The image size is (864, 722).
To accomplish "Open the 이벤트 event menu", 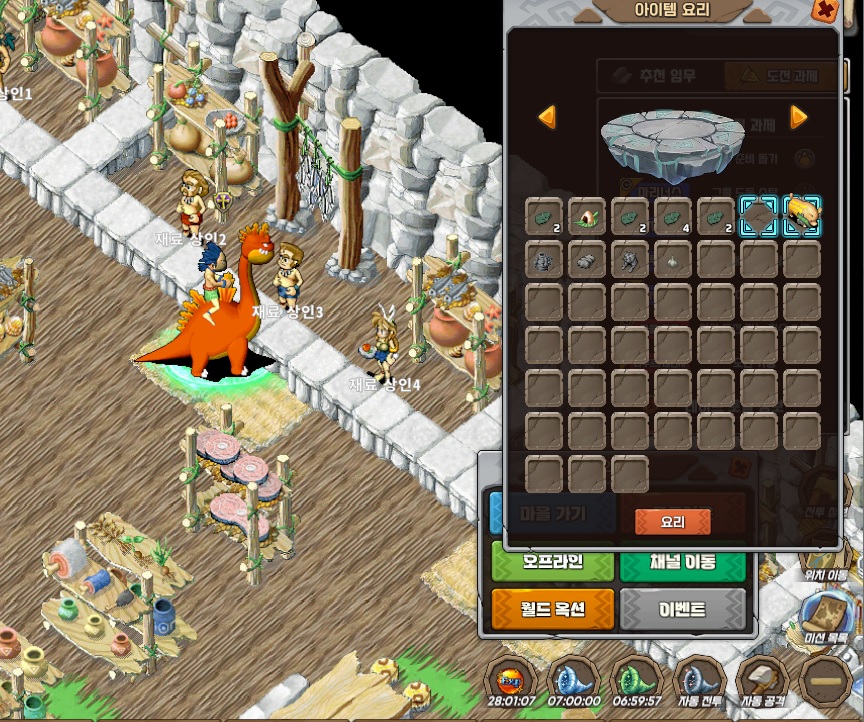I will coord(682,608).
